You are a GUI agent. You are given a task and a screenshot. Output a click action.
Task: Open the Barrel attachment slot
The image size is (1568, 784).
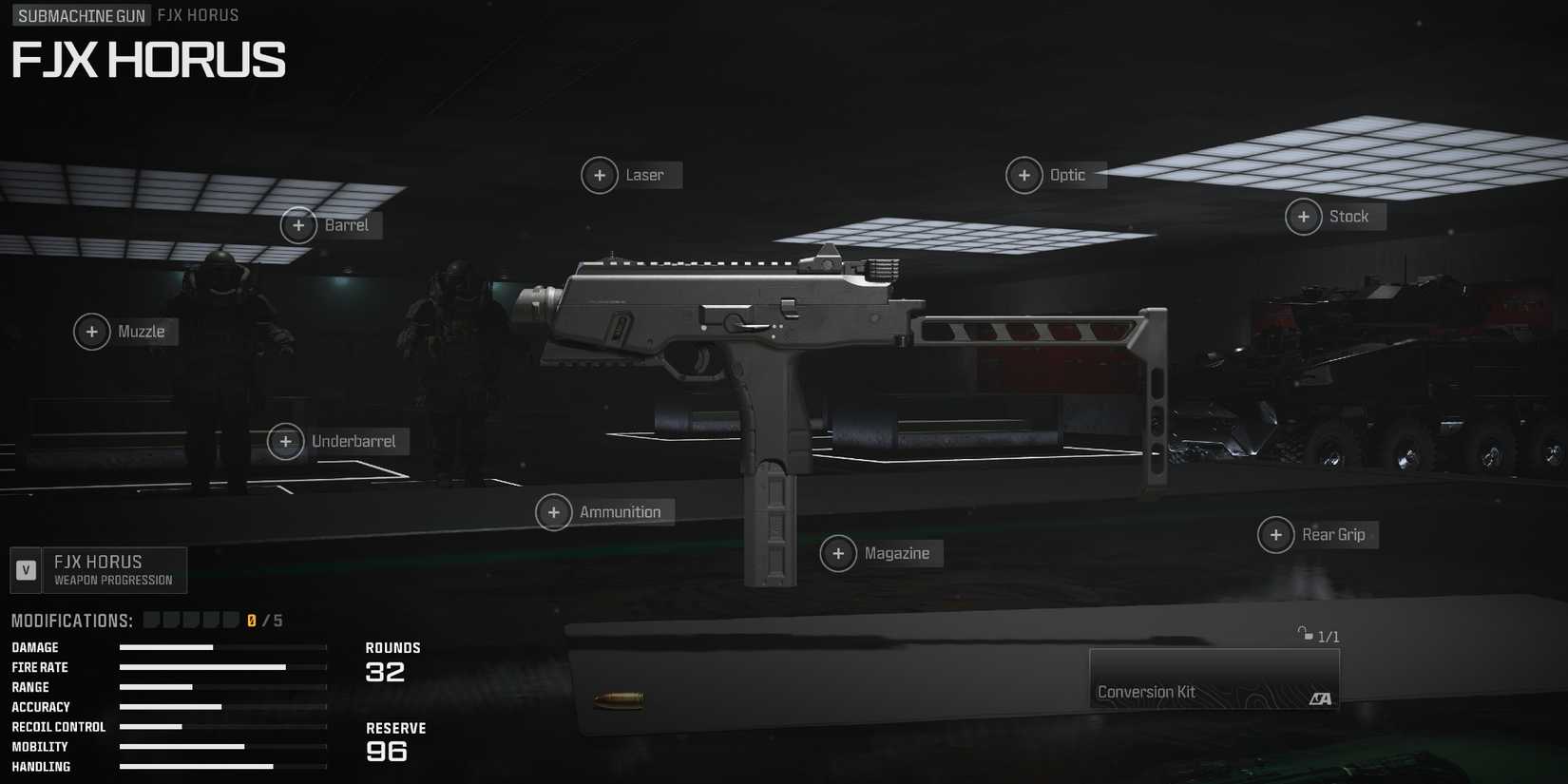tap(298, 225)
